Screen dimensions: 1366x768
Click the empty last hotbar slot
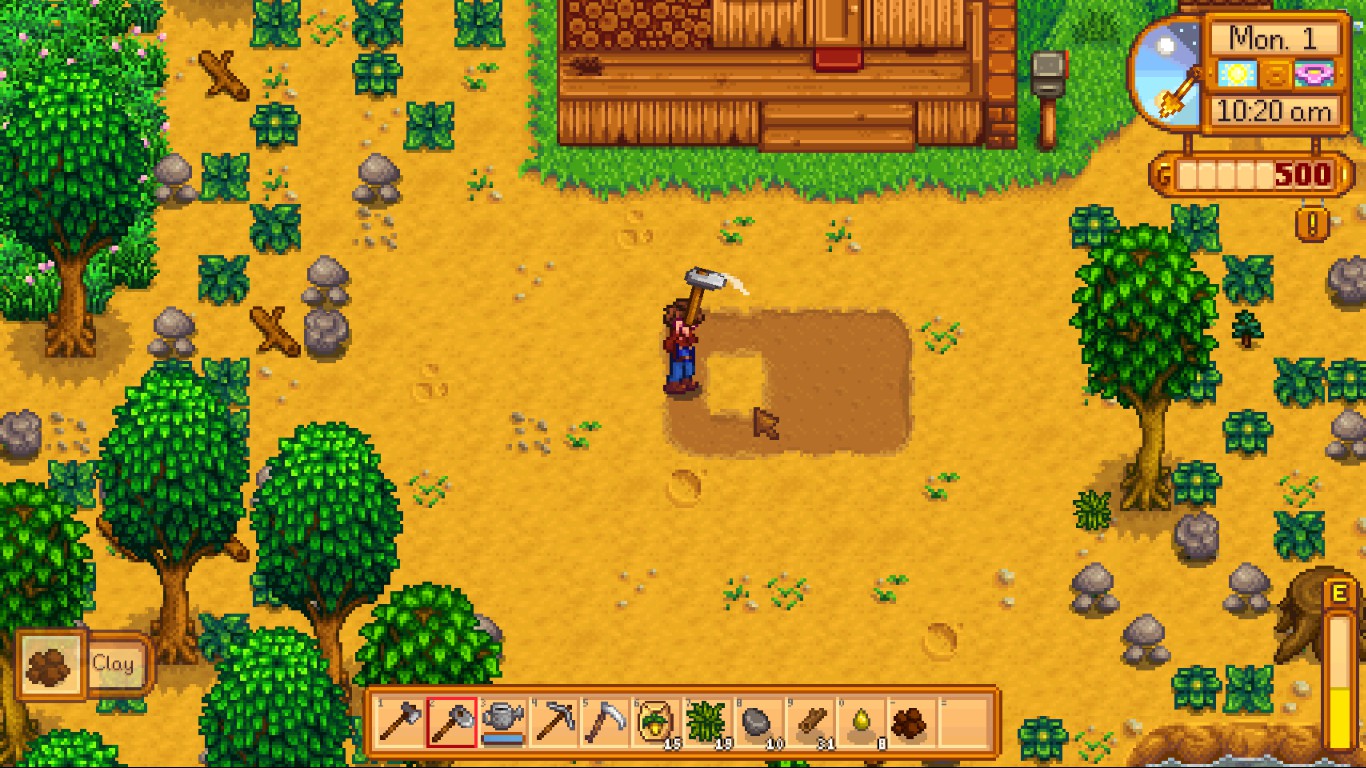964,722
